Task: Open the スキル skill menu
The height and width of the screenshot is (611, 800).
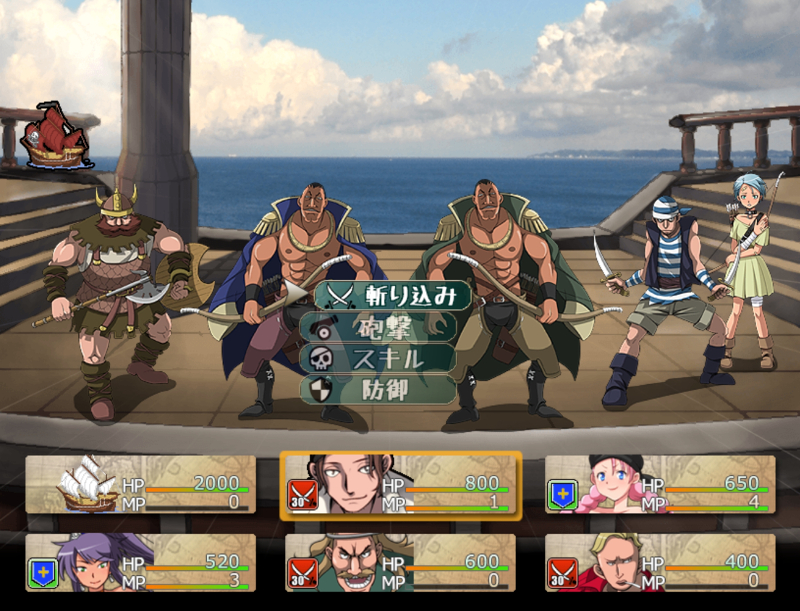Action: coord(380,358)
